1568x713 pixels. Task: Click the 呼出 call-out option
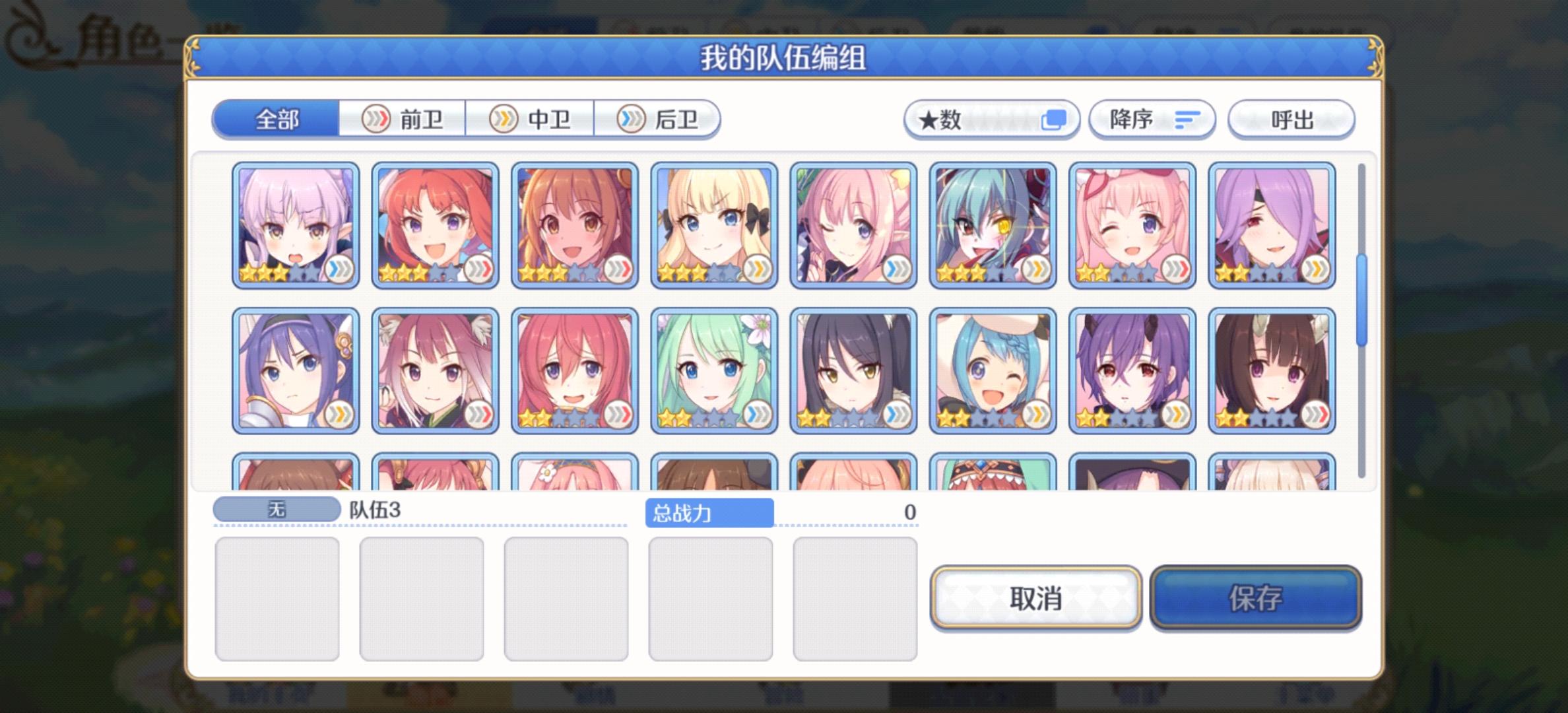tap(1291, 119)
